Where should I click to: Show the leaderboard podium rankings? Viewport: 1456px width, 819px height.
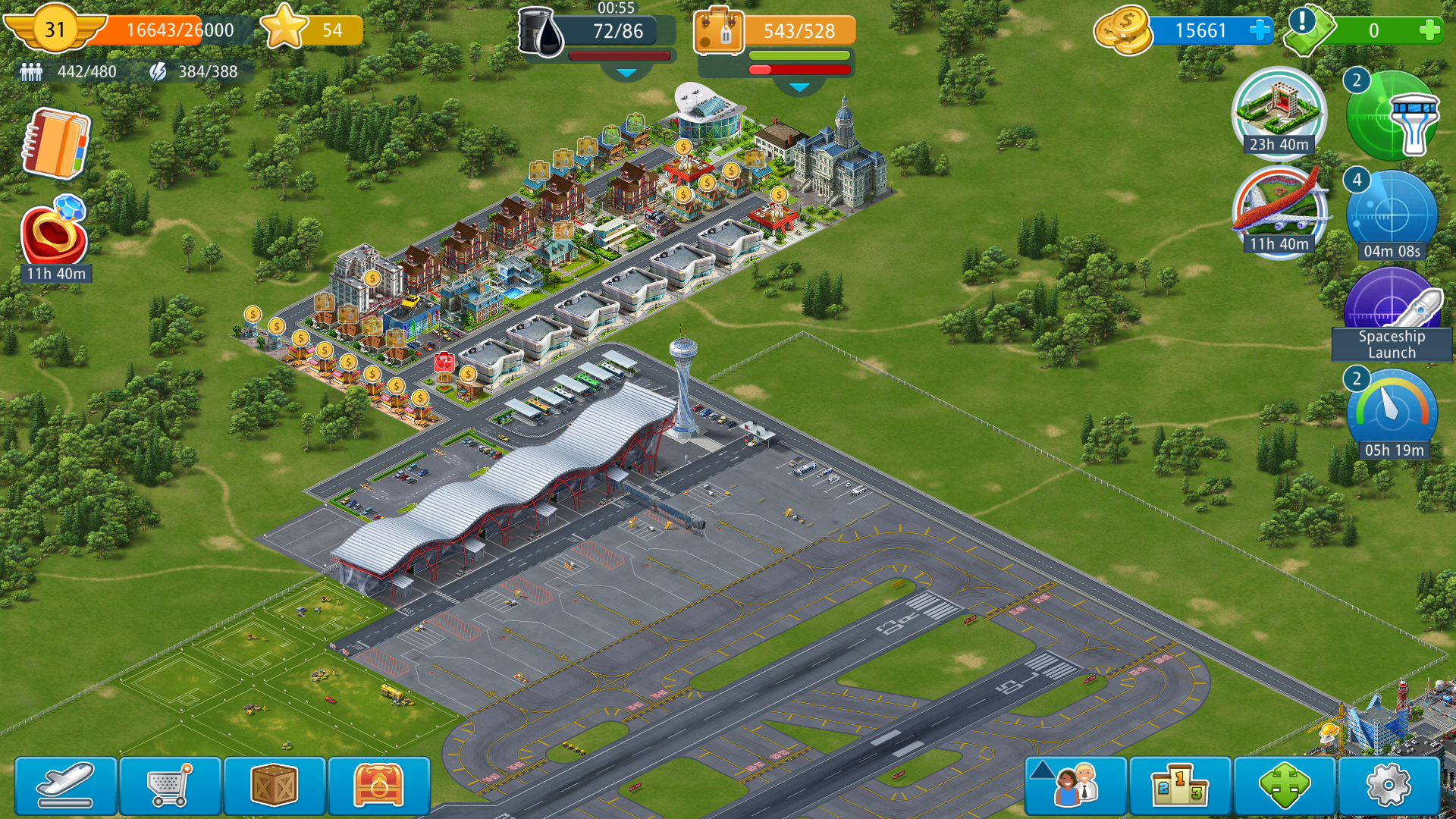point(1179,786)
